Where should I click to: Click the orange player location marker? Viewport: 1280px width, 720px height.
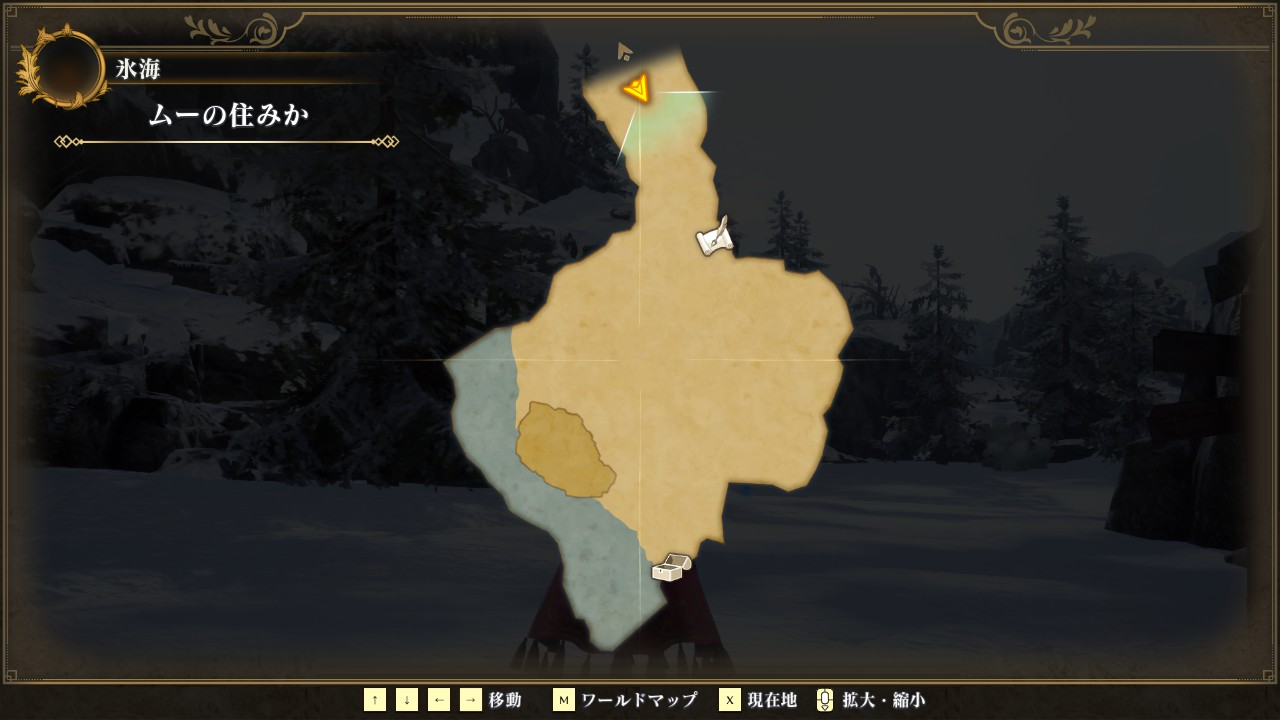(x=637, y=89)
